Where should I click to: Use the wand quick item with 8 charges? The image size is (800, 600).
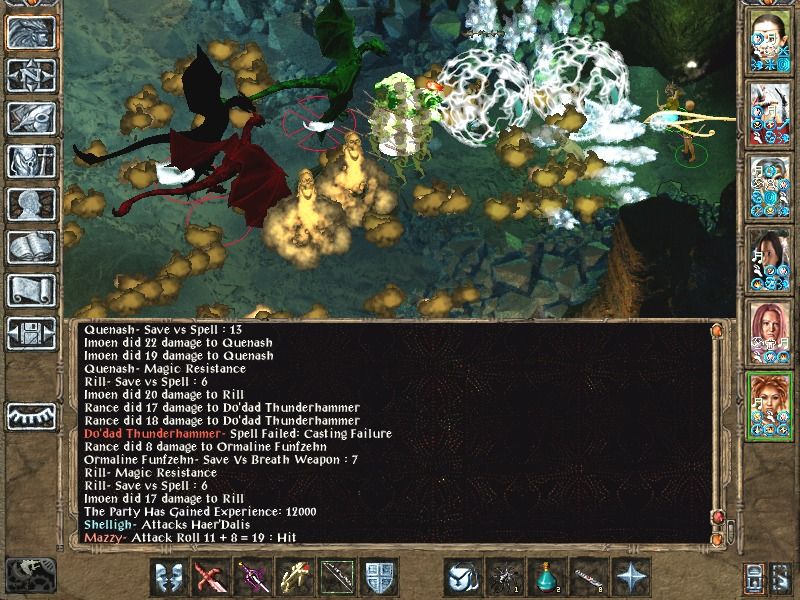588,578
